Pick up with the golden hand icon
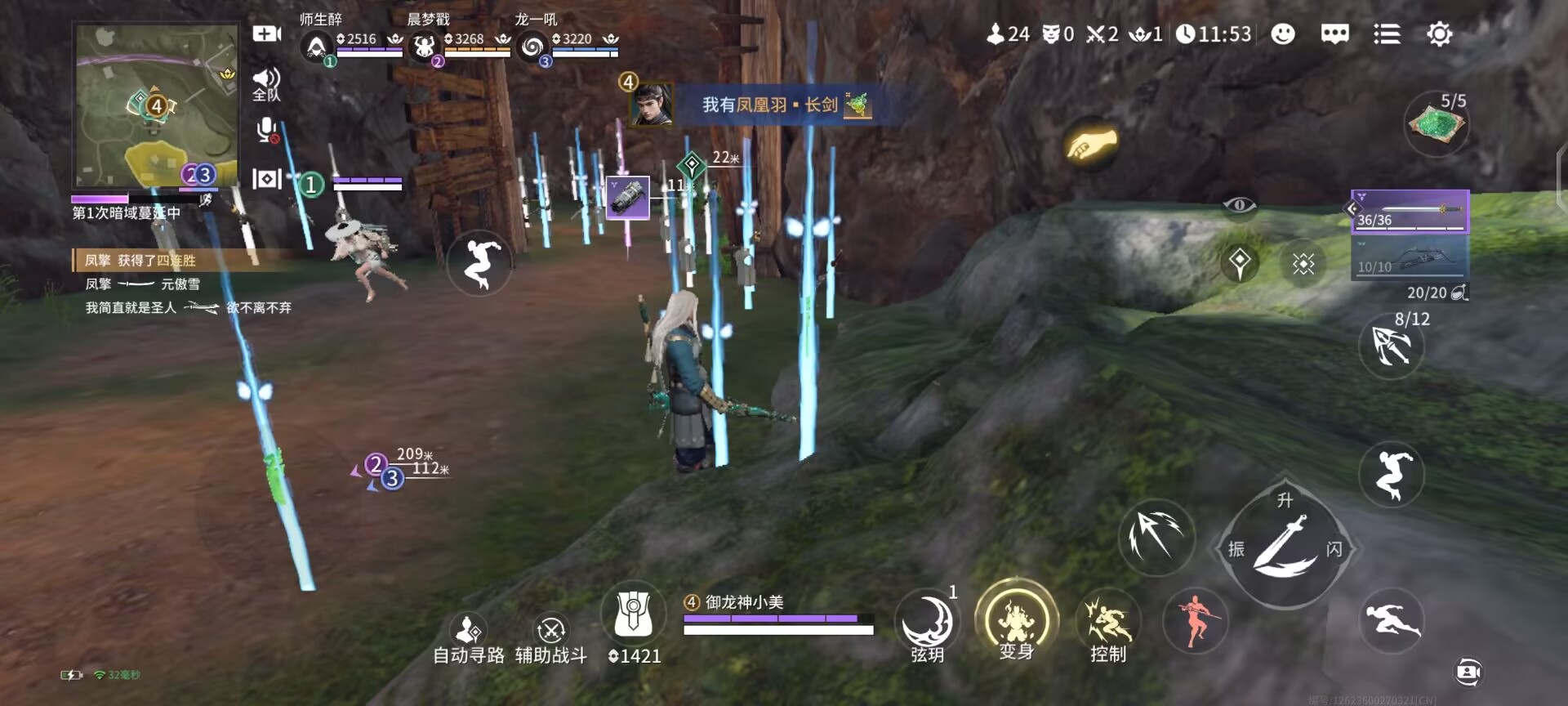Image resolution: width=1568 pixels, height=706 pixels. [x=1091, y=145]
